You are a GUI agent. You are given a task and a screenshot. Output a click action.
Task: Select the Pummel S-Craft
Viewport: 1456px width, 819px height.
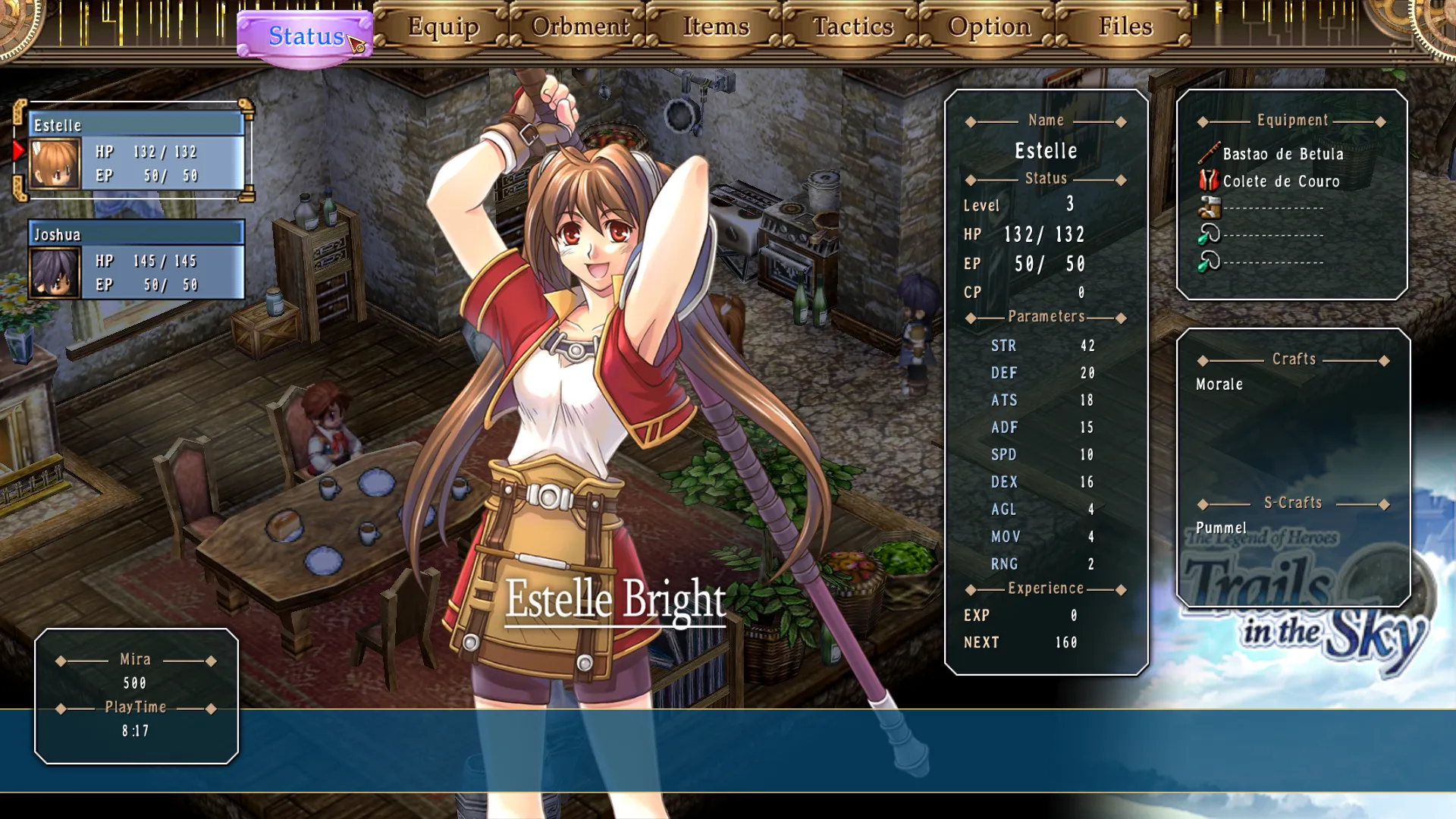tap(1221, 528)
